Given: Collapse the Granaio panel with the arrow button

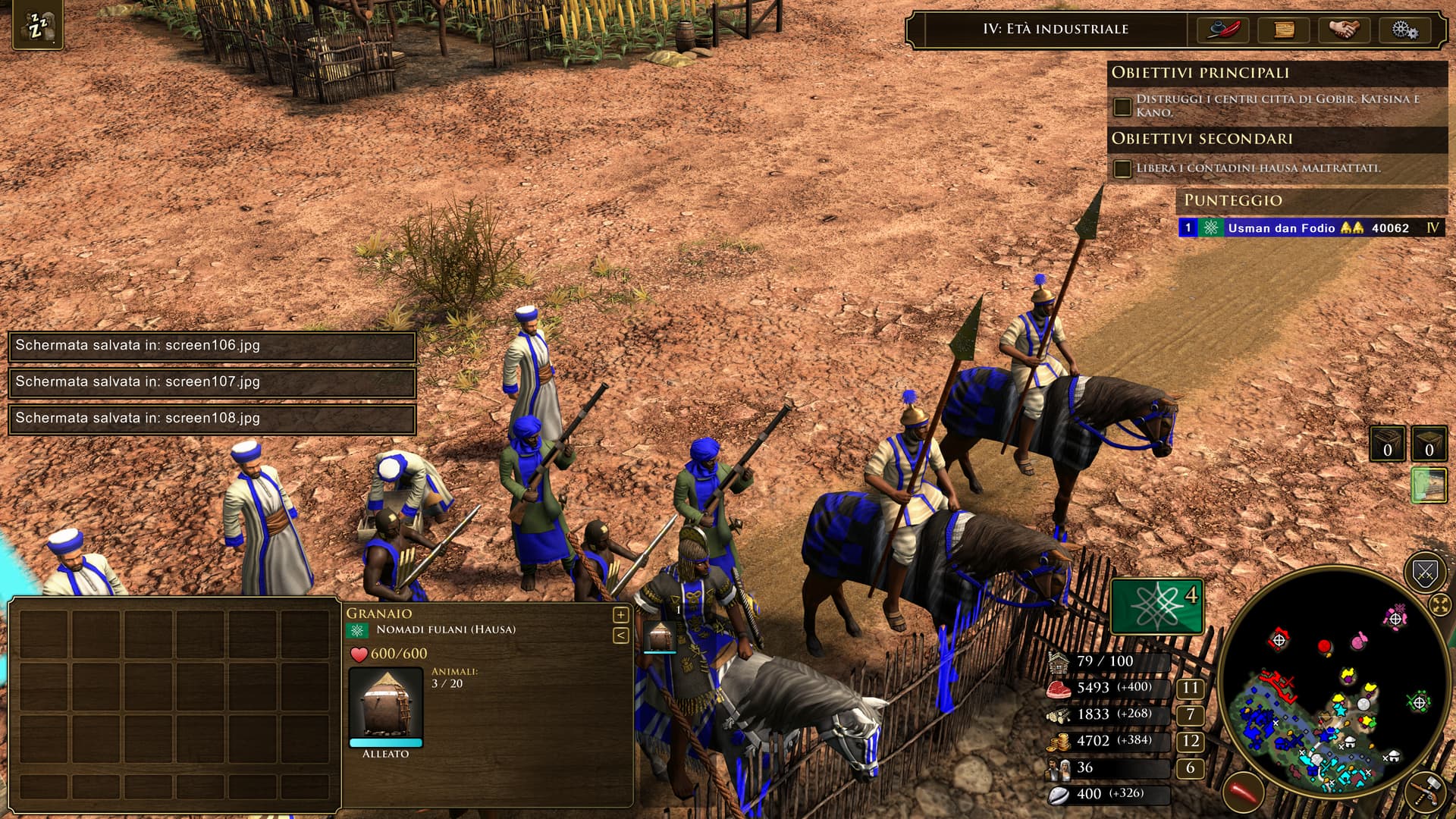Looking at the screenshot, I should [620, 635].
